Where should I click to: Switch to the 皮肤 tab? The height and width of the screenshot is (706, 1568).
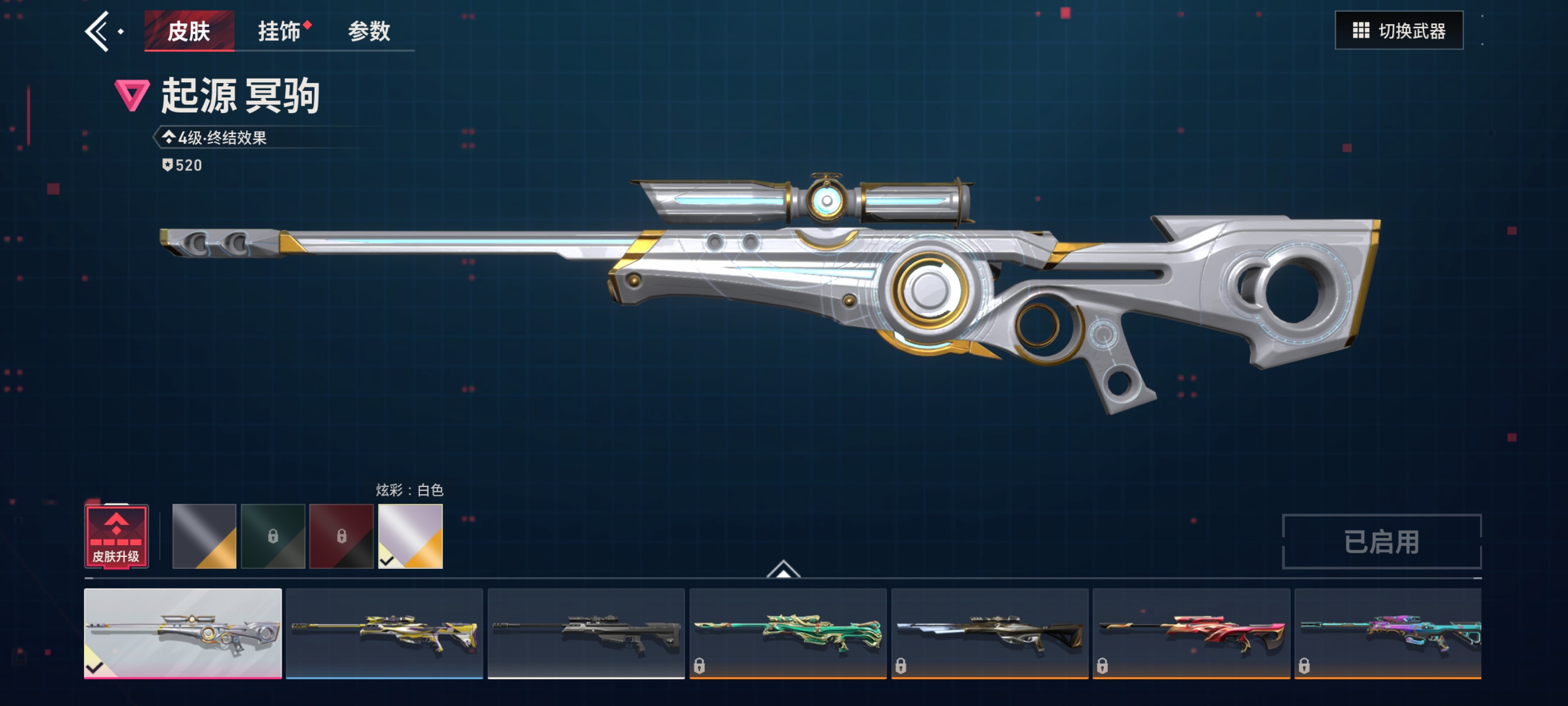coord(189,31)
